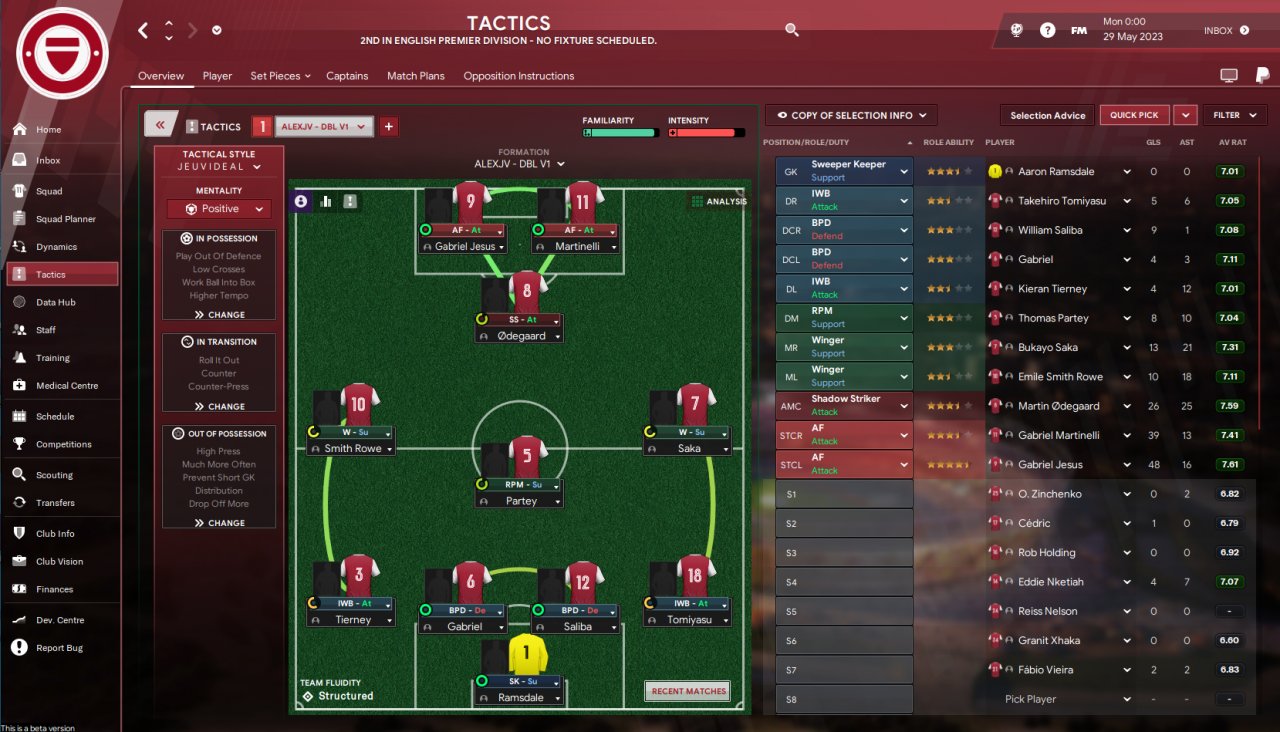Go to the Training section
The image size is (1280, 732).
[53, 358]
